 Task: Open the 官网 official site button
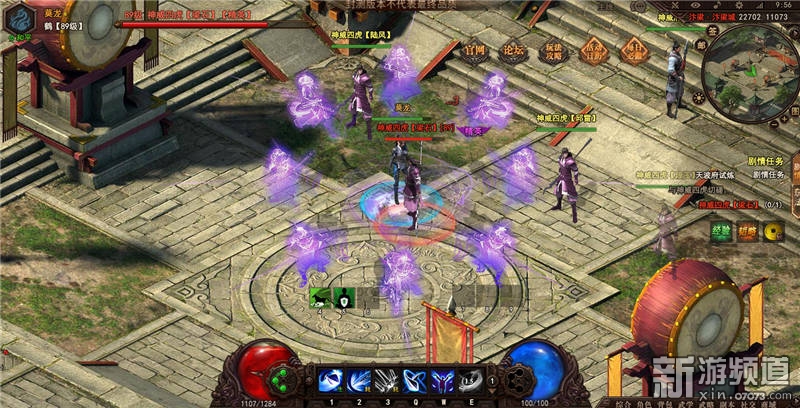click(474, 51)
